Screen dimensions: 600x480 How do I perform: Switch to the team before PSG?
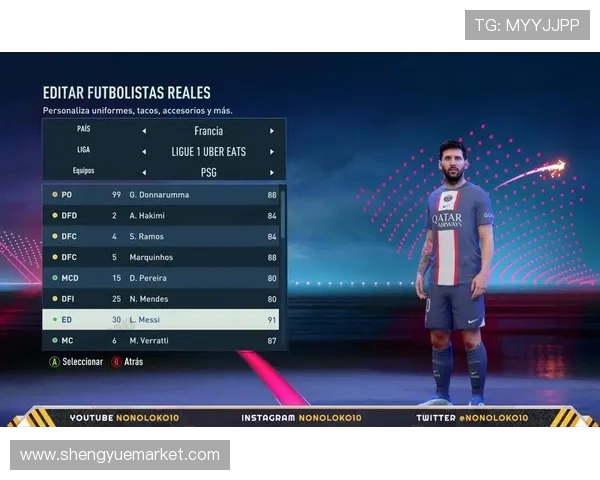point(143,172)
